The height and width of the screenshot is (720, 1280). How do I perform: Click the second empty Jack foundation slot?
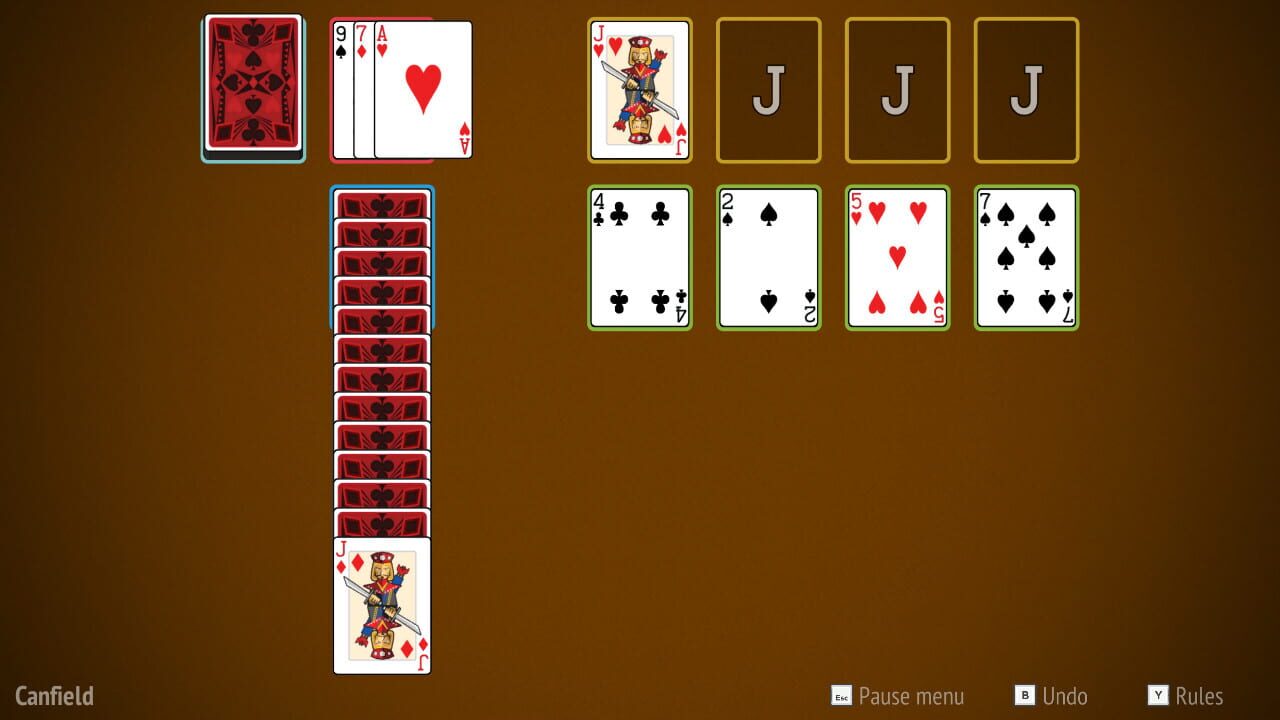pos(768,88)
